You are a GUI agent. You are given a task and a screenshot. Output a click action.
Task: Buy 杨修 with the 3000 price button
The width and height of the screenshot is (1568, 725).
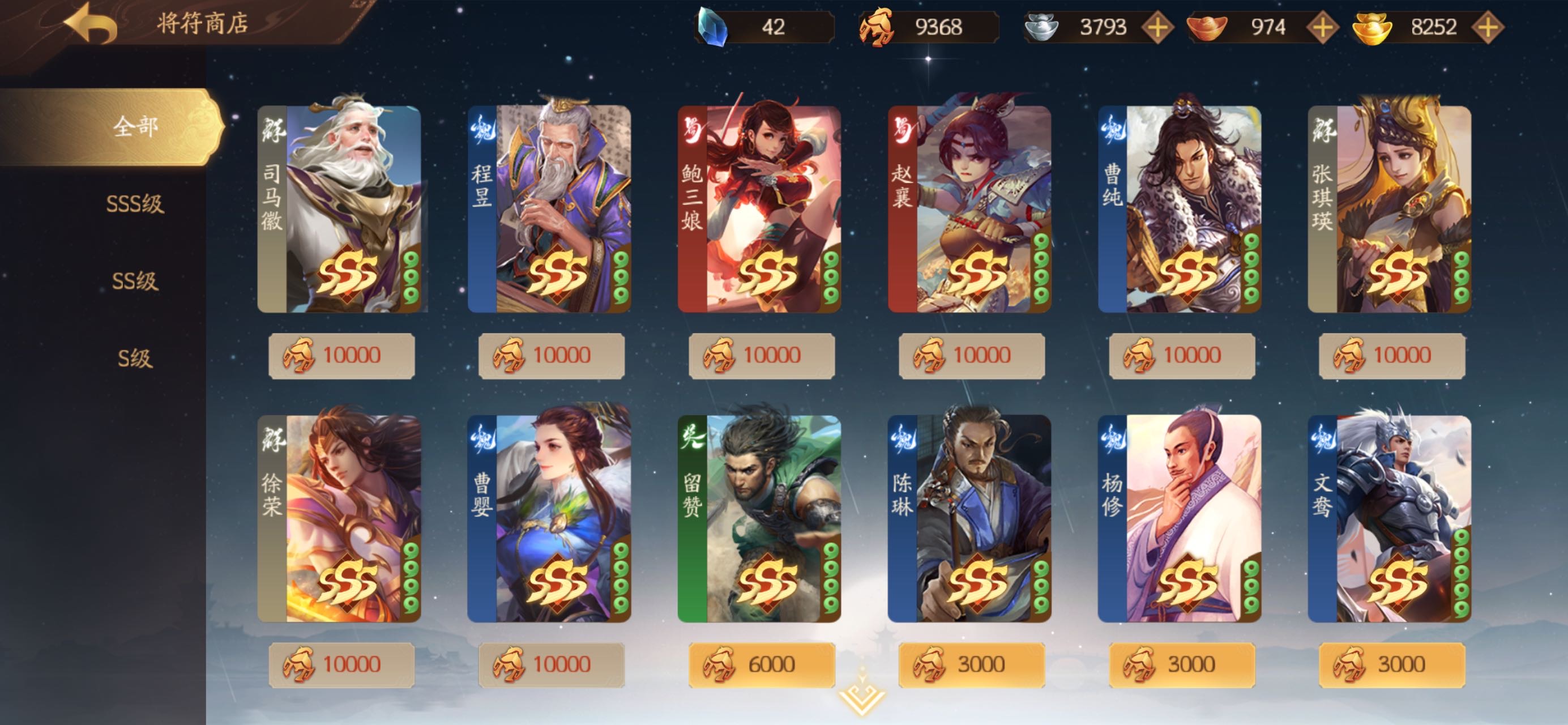(1181, 664)
